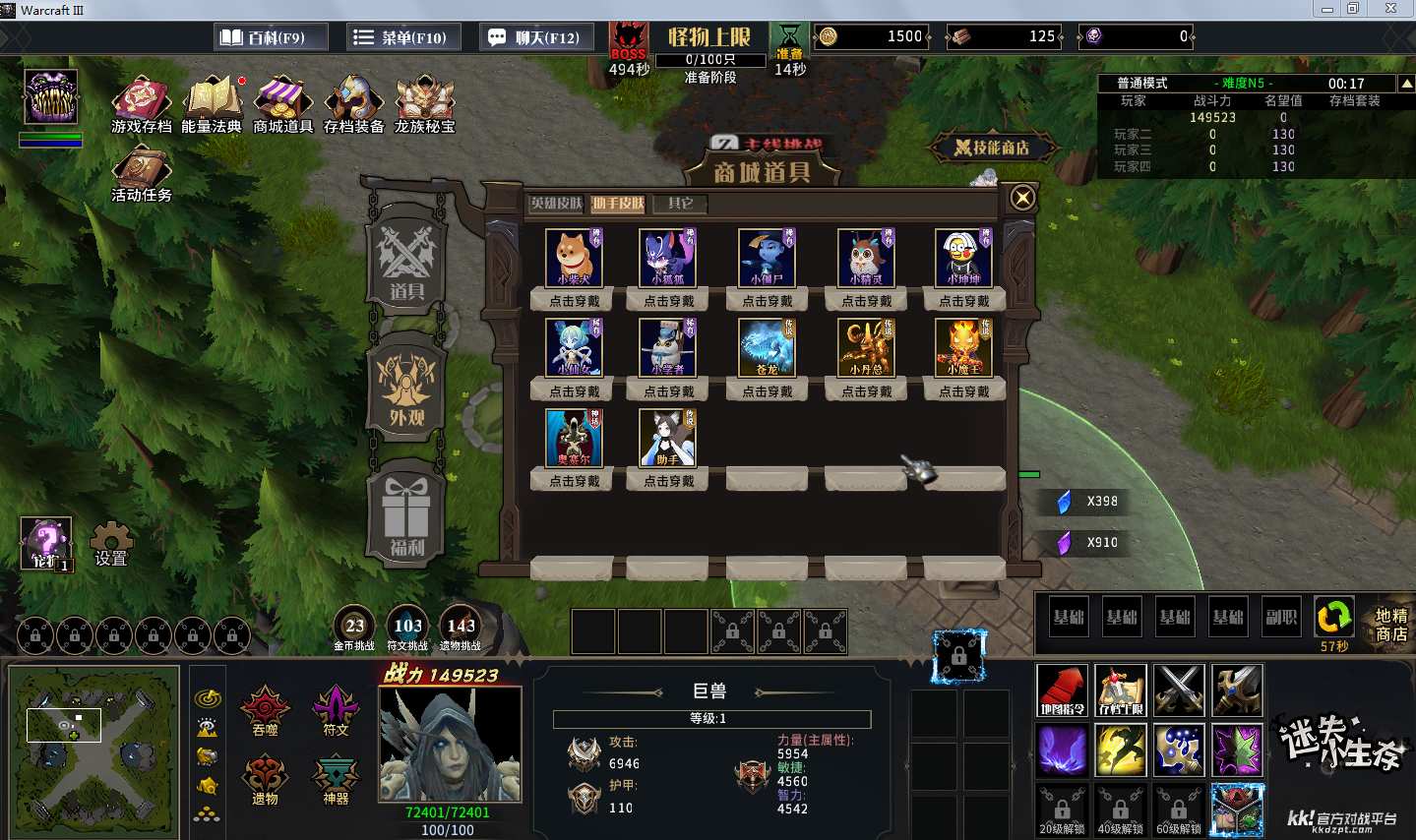The height and width of the screenshot is (840, 1416).
Task: Open the 设置 gear settings
Action: [x=111, y=543]
